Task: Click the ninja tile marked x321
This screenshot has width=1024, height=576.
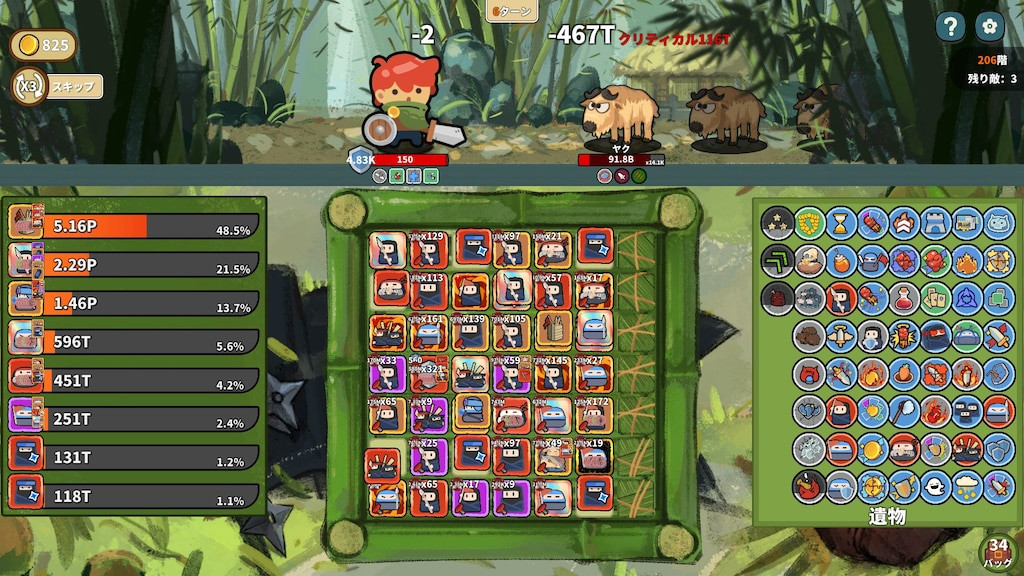Action: click(x=429, y=376)
